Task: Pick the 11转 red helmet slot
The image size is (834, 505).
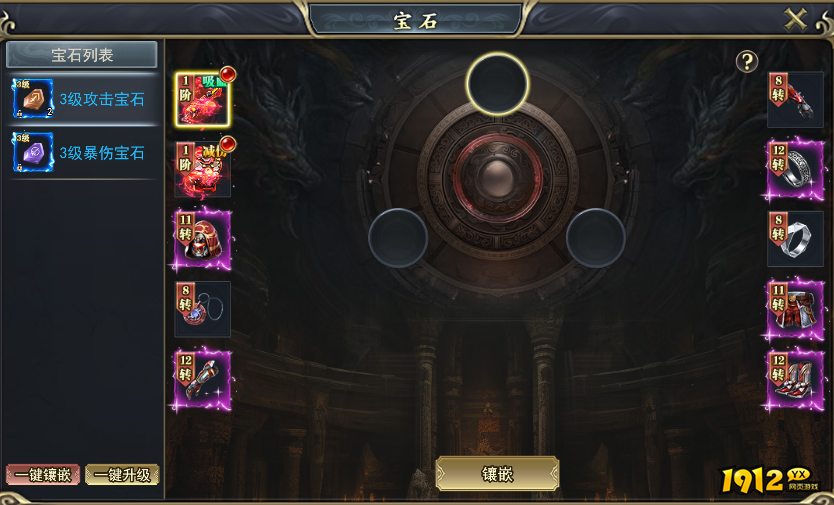Action: click(x=203, y=239)
